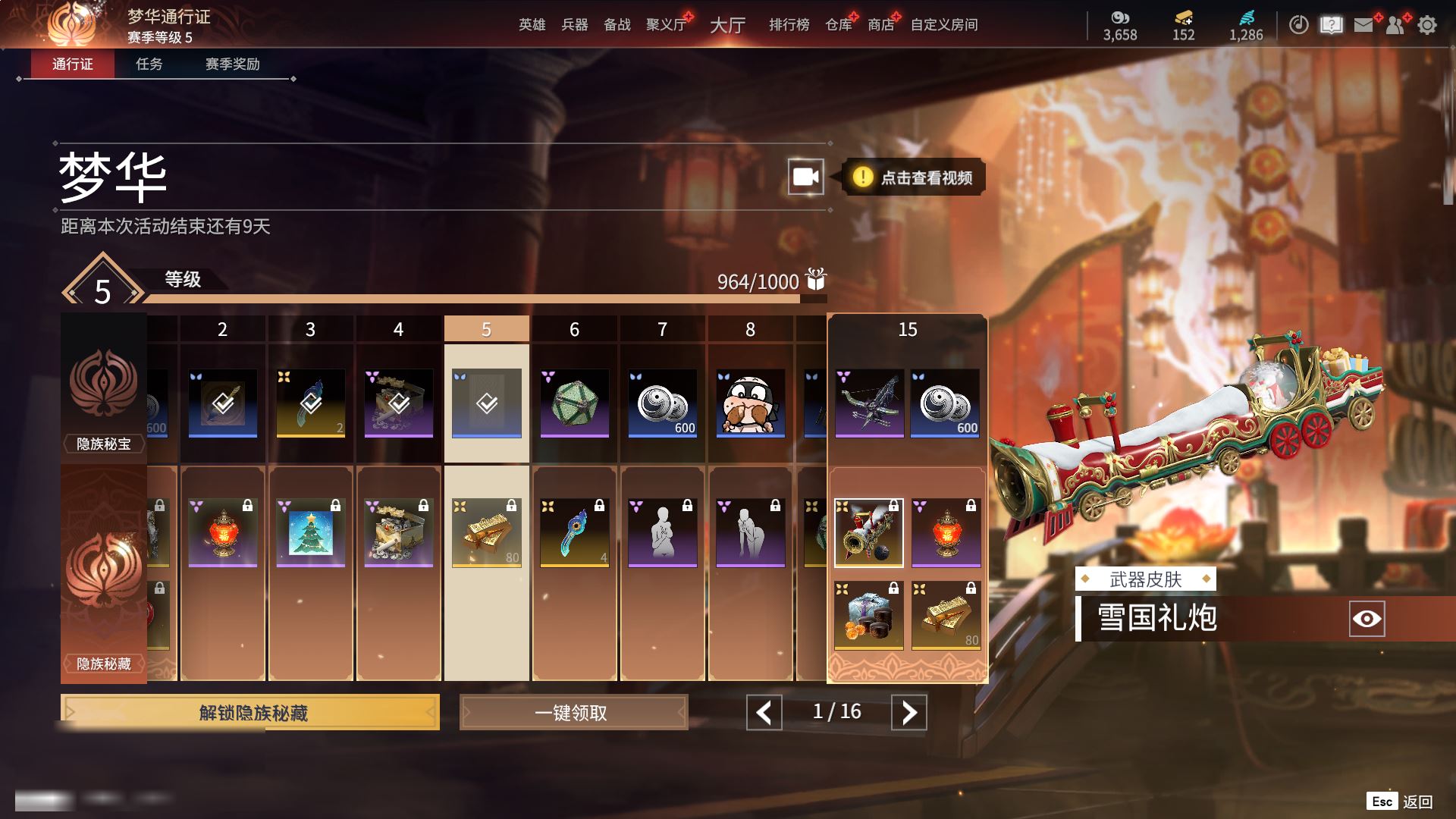This screenshot has height=819, width=1456.
Task: Open the 排行榜 leaderboard
Action: click(789, 25)
